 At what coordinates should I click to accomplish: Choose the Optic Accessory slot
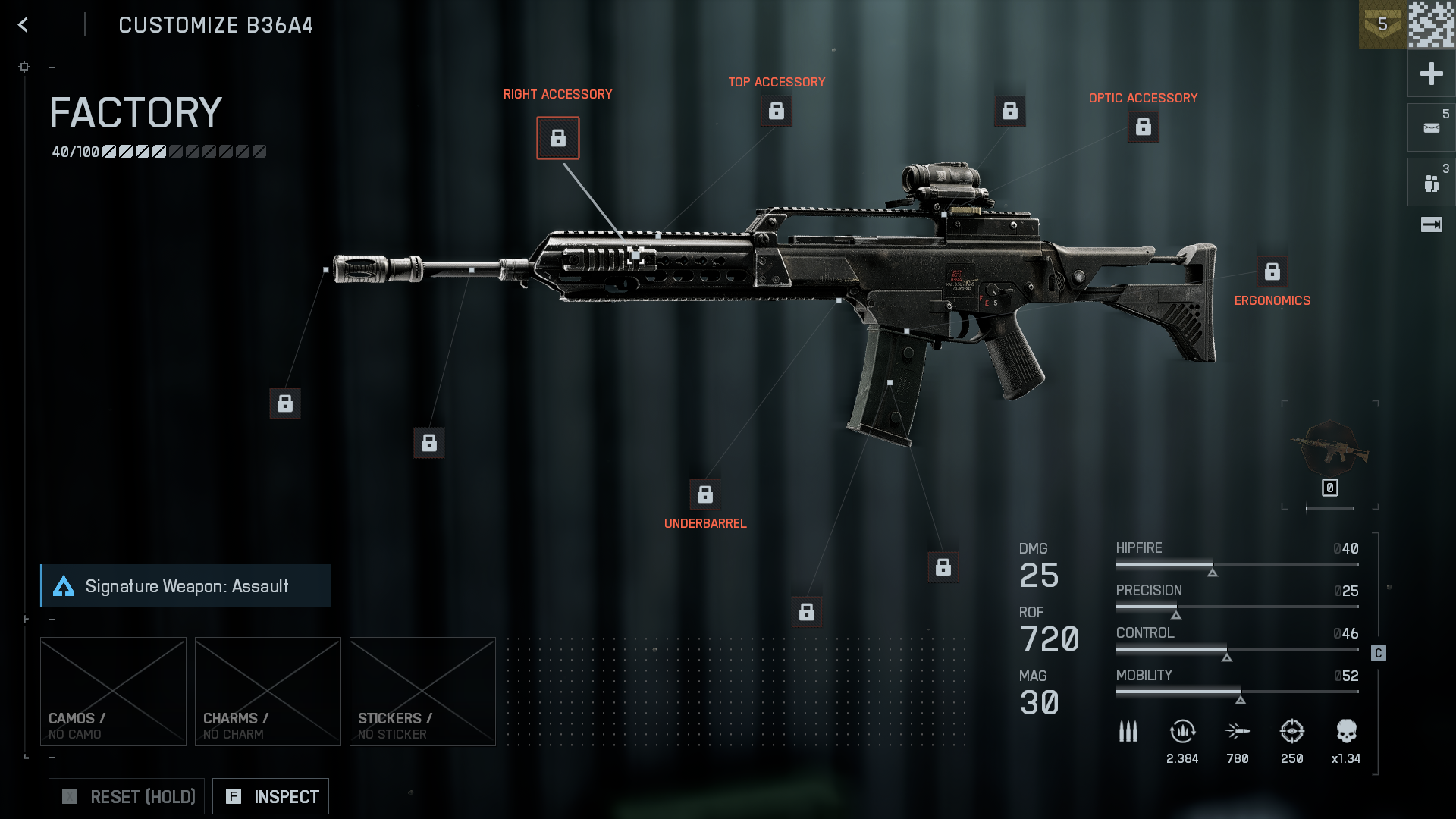pos(1144,127)
